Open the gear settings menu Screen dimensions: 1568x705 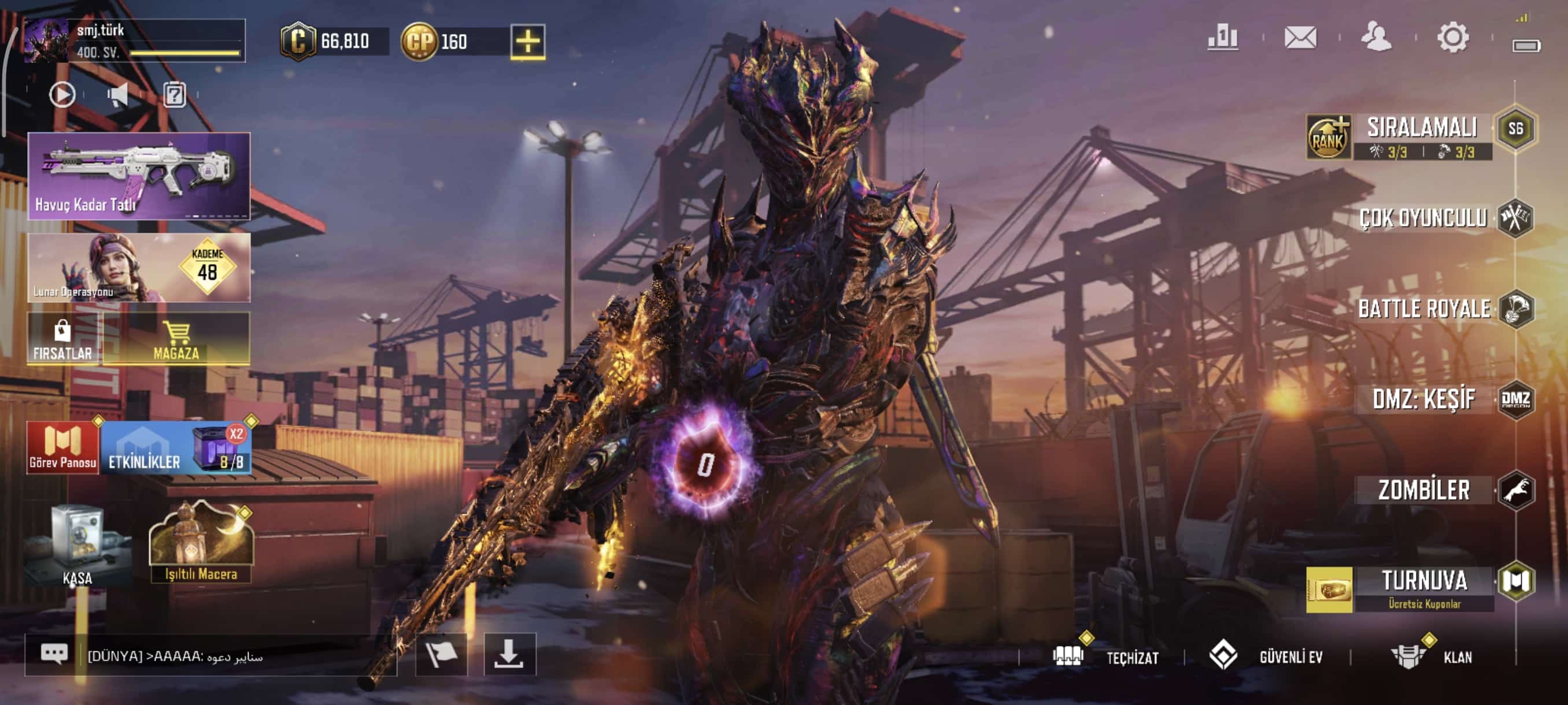(1452, 38)
